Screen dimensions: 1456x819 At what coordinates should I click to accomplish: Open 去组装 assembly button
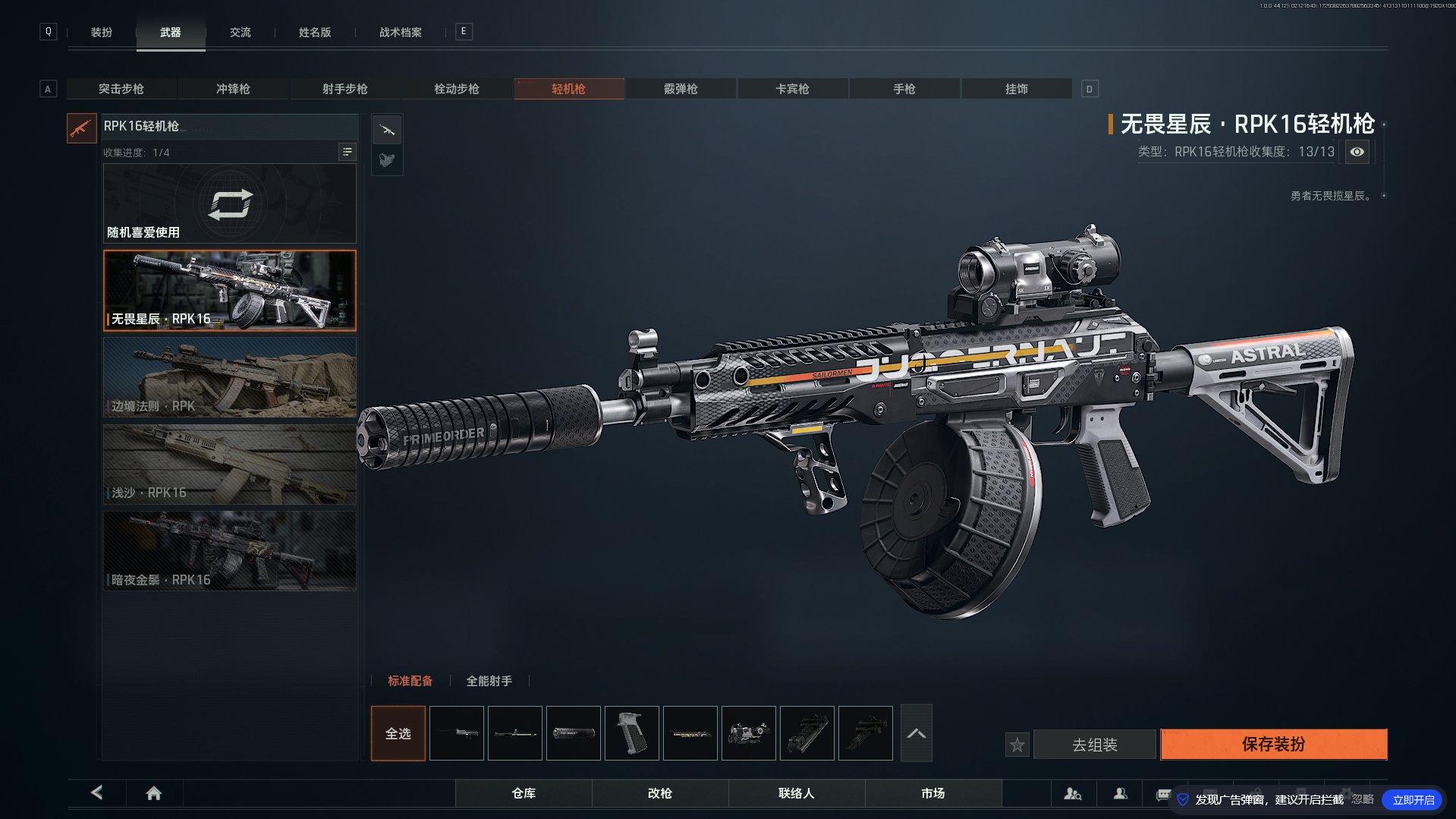pos(1094,745)
